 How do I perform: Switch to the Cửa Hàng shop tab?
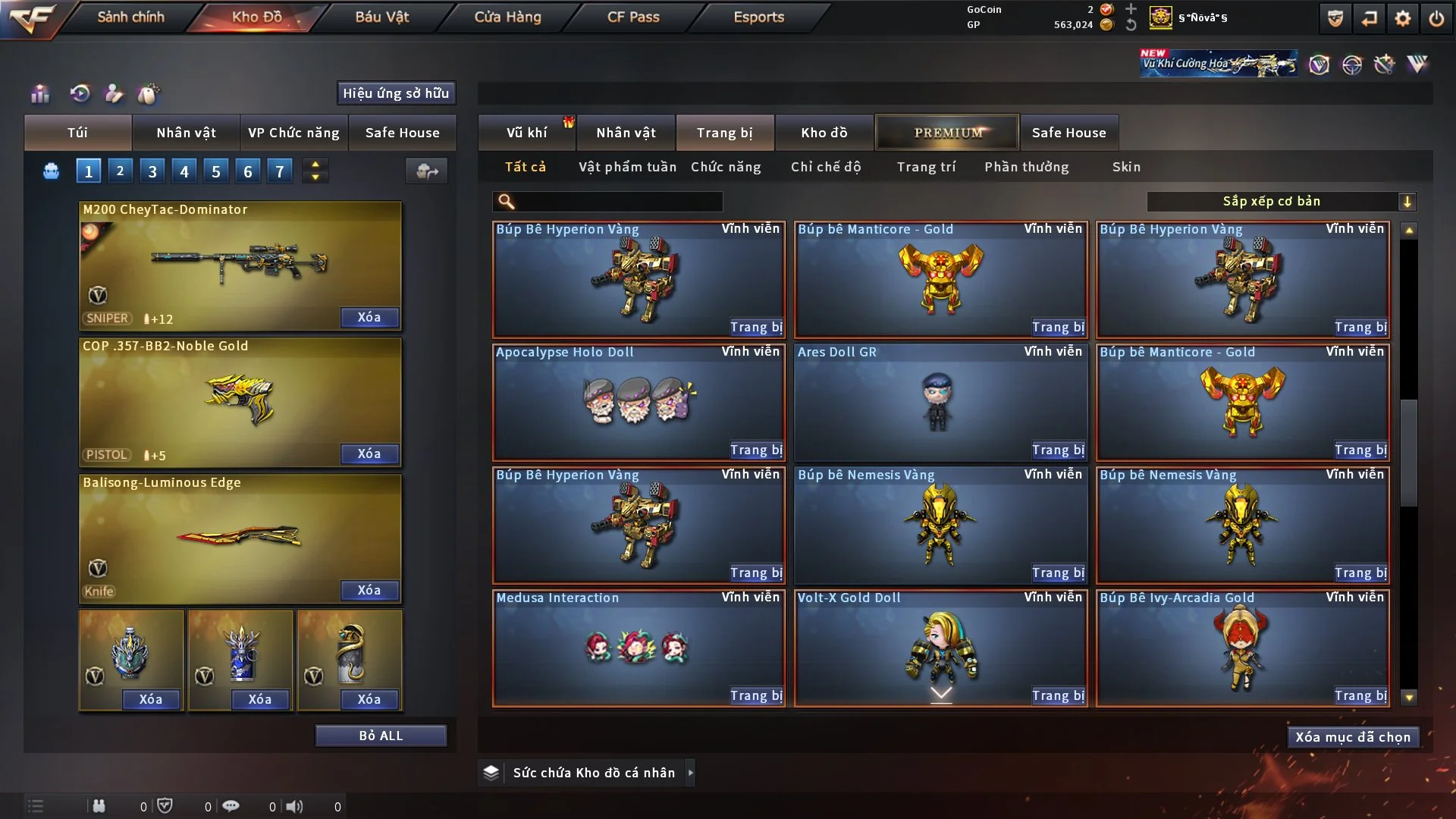tap(507, 17)
